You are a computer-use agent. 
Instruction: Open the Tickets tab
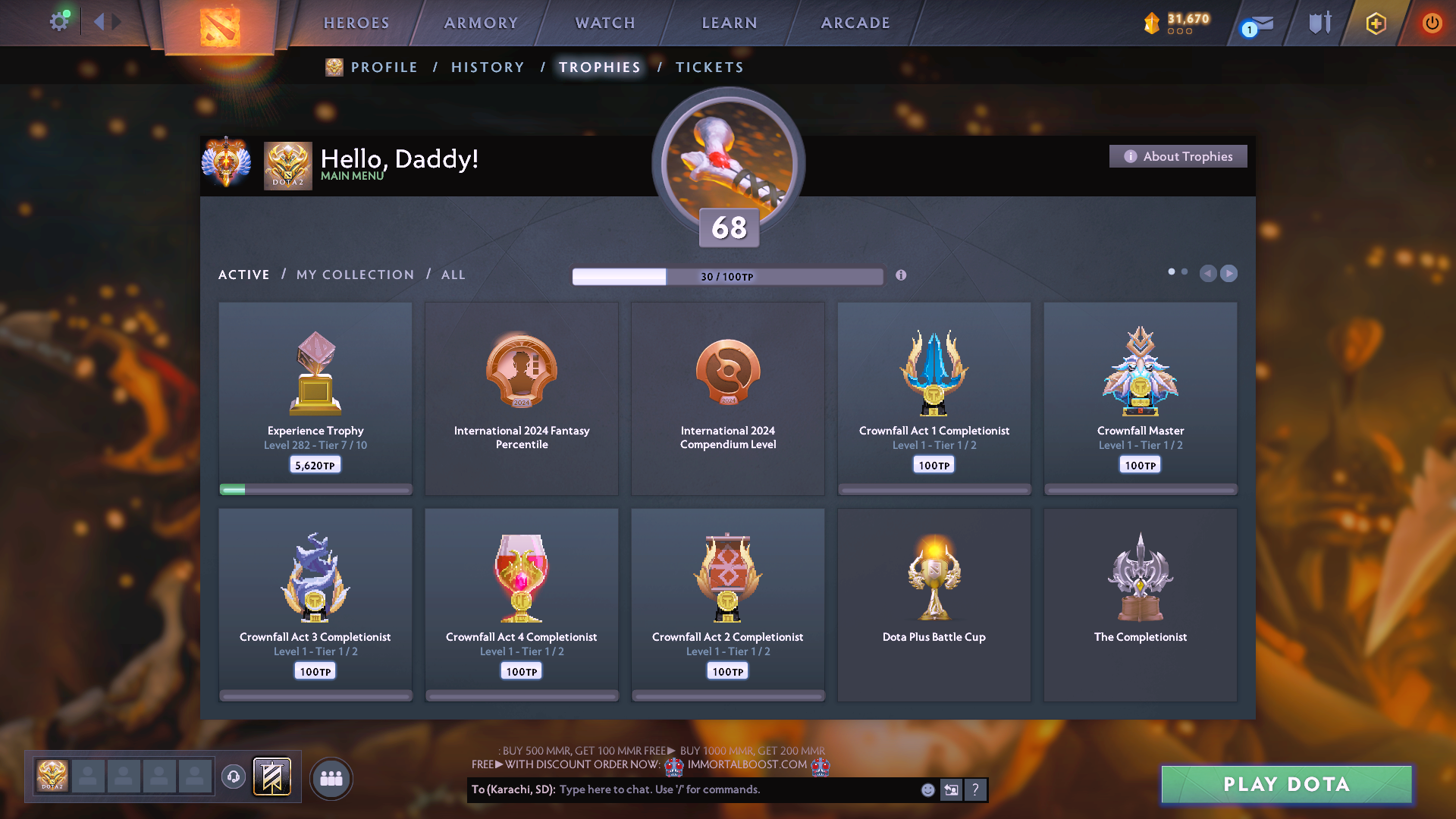click(709, 67)
